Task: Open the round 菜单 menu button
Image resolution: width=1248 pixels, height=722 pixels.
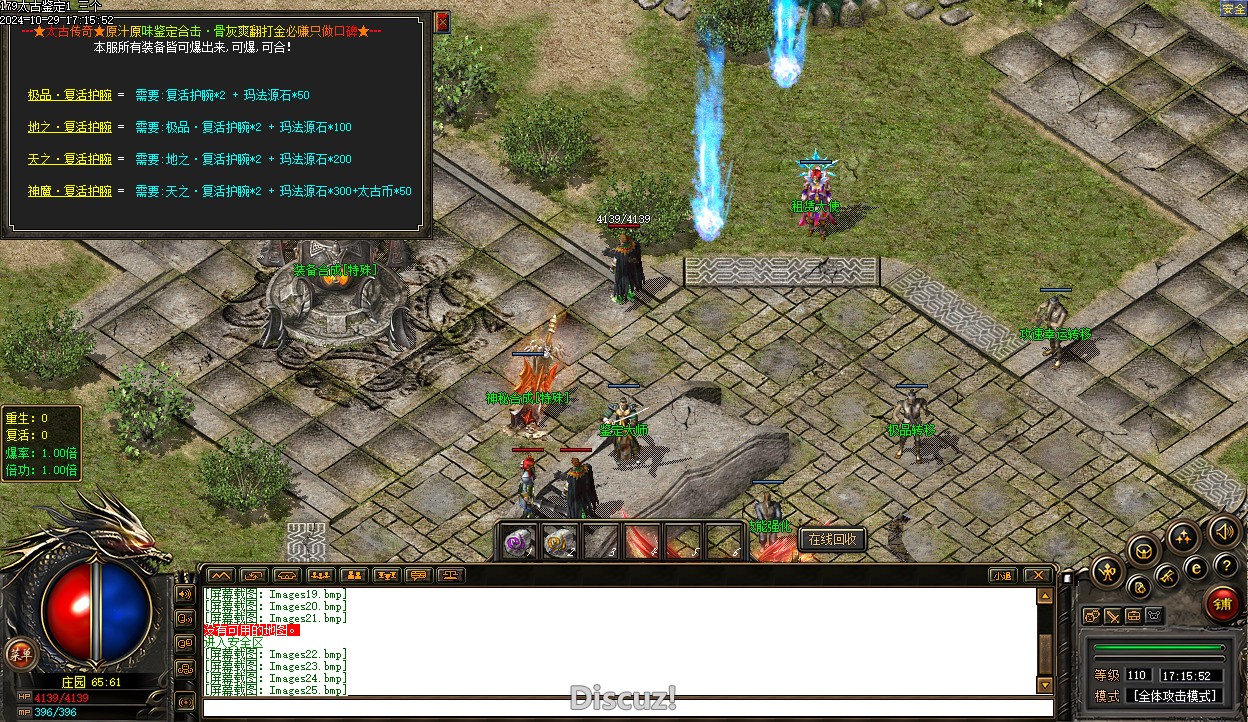Action: pos(18,655)
